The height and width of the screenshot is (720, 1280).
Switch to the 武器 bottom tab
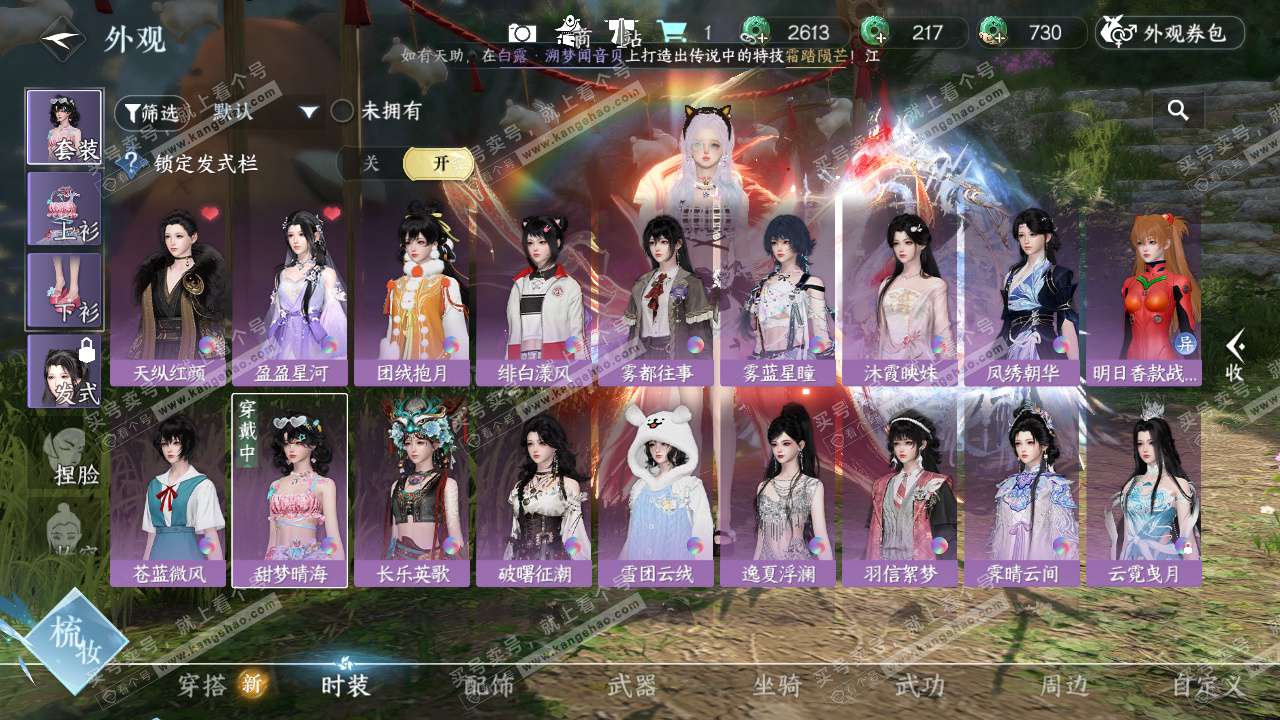click(632, 686)
